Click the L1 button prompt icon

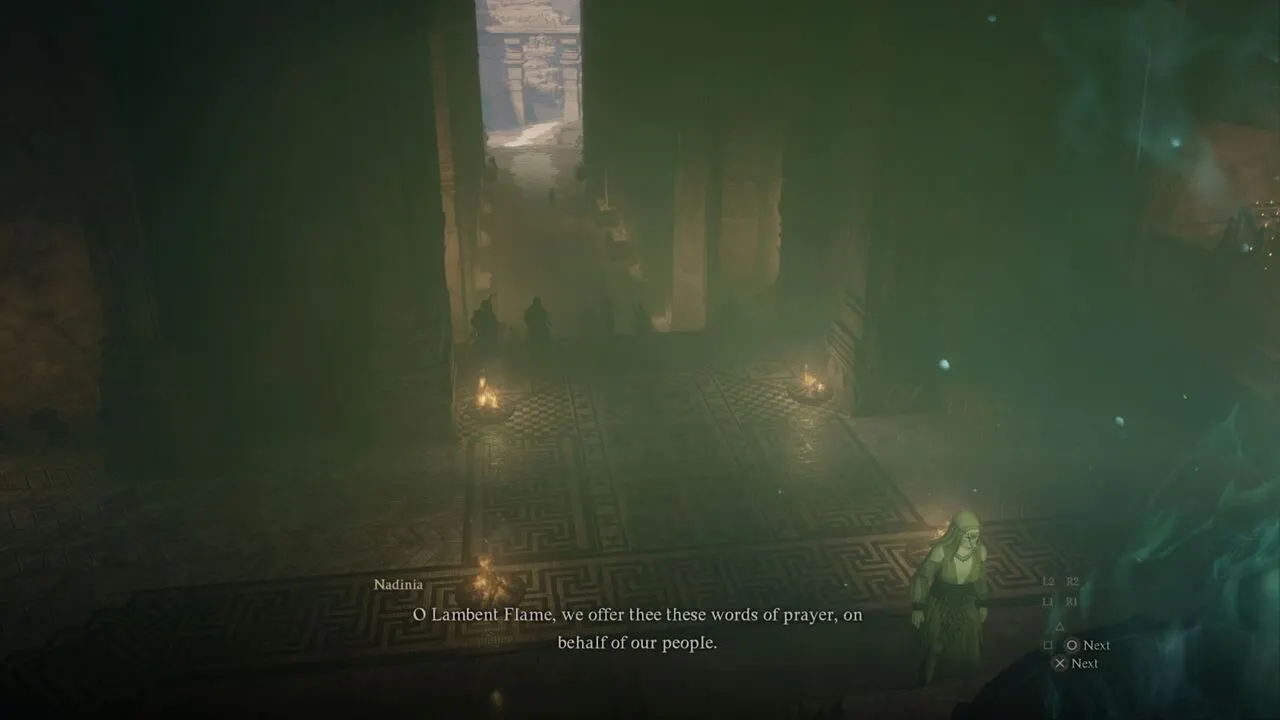coord(1048,600)
